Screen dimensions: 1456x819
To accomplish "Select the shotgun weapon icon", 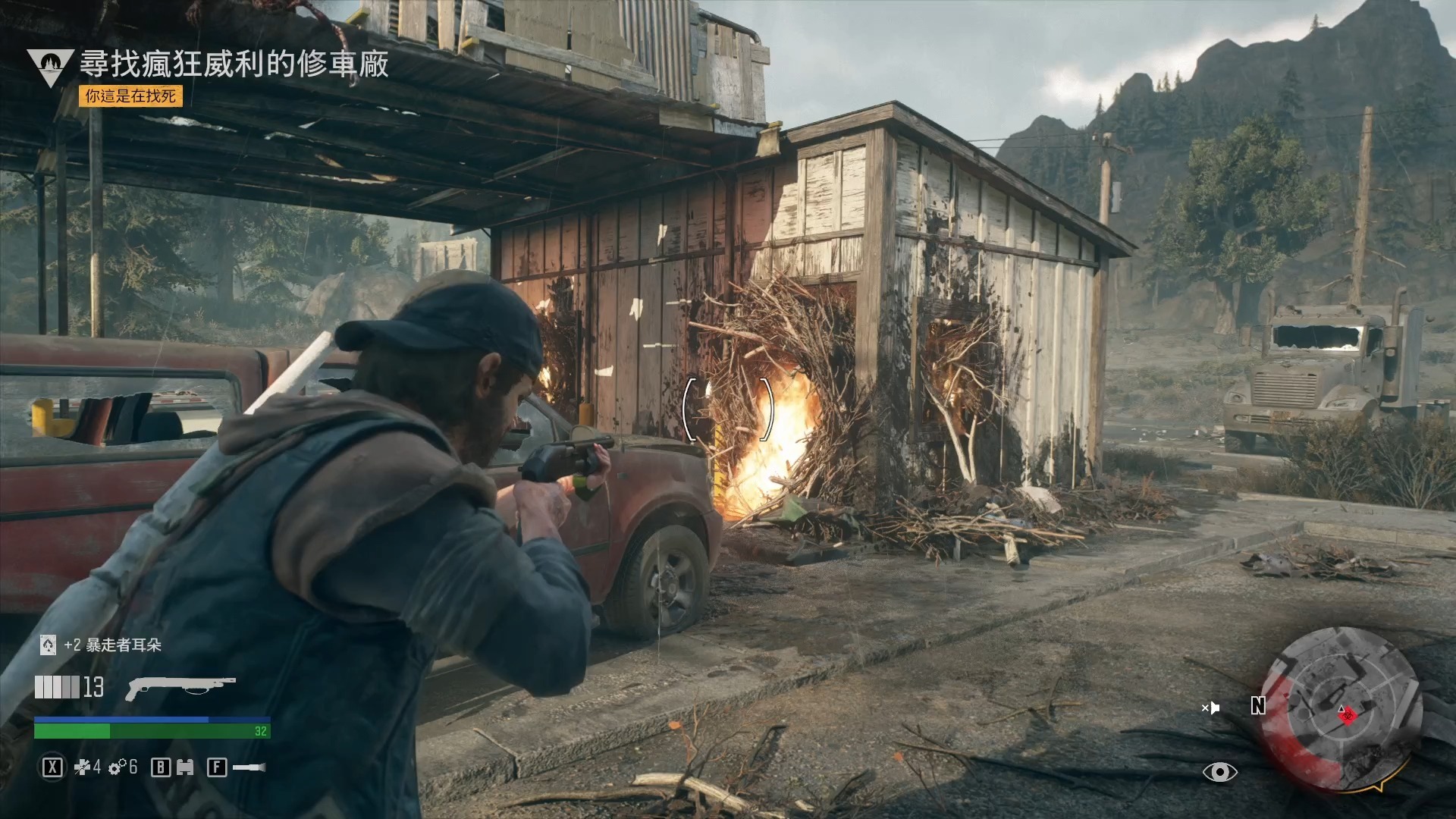I will (x=180, y=687).
